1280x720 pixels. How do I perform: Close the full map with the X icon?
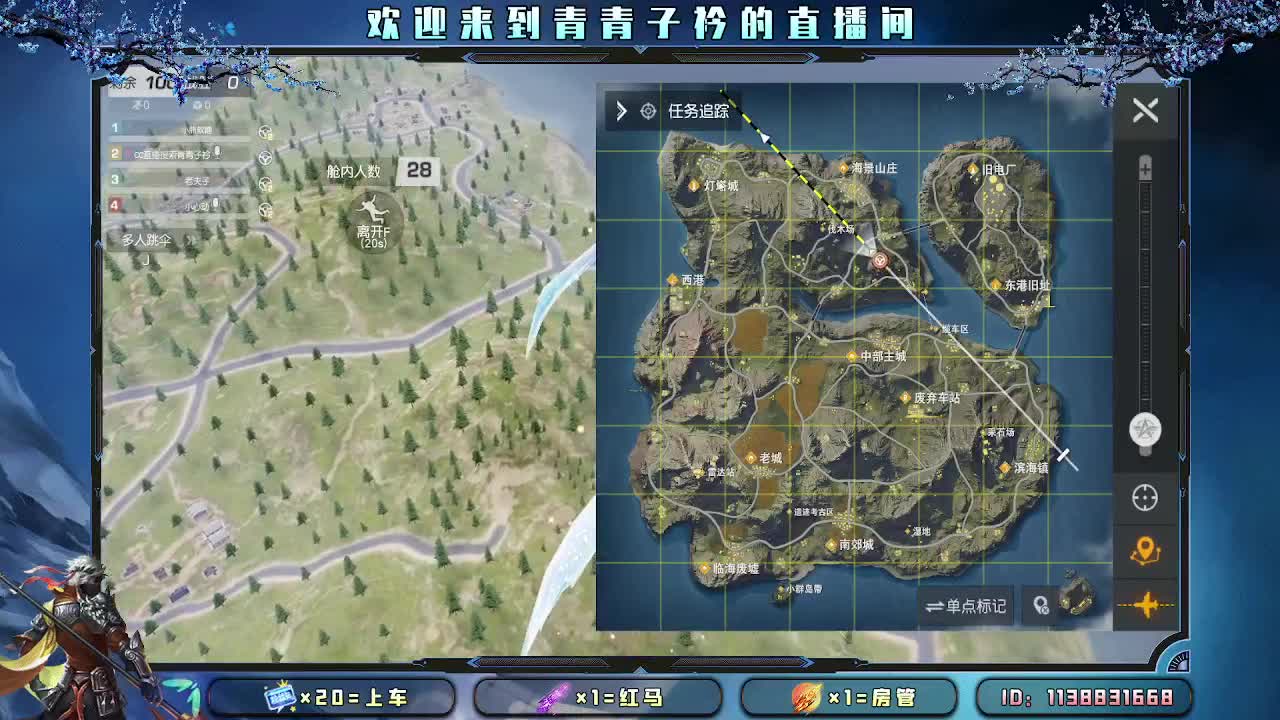tap(1146, 110)
